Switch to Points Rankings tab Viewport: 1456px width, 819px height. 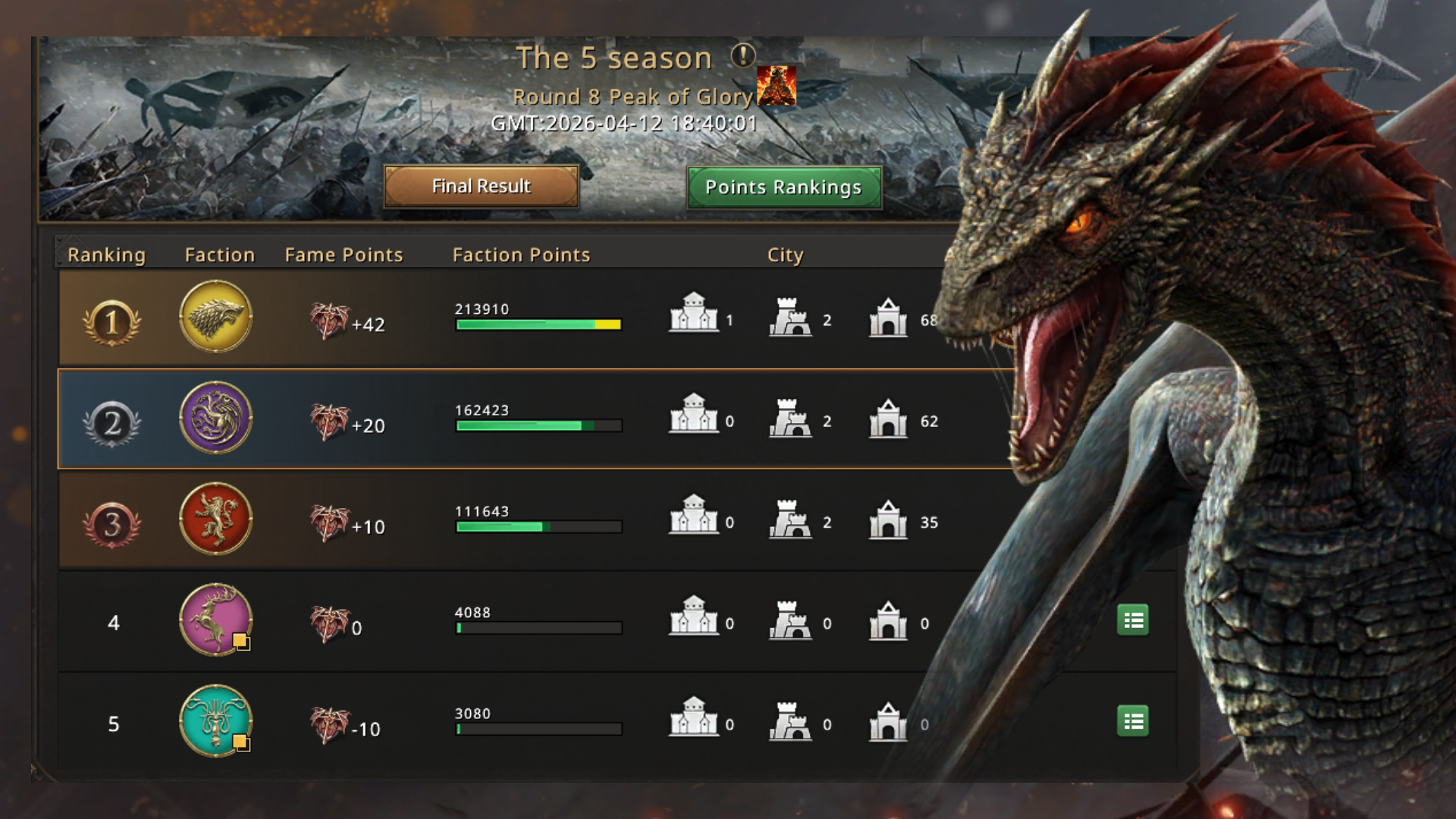click(783, 187)
